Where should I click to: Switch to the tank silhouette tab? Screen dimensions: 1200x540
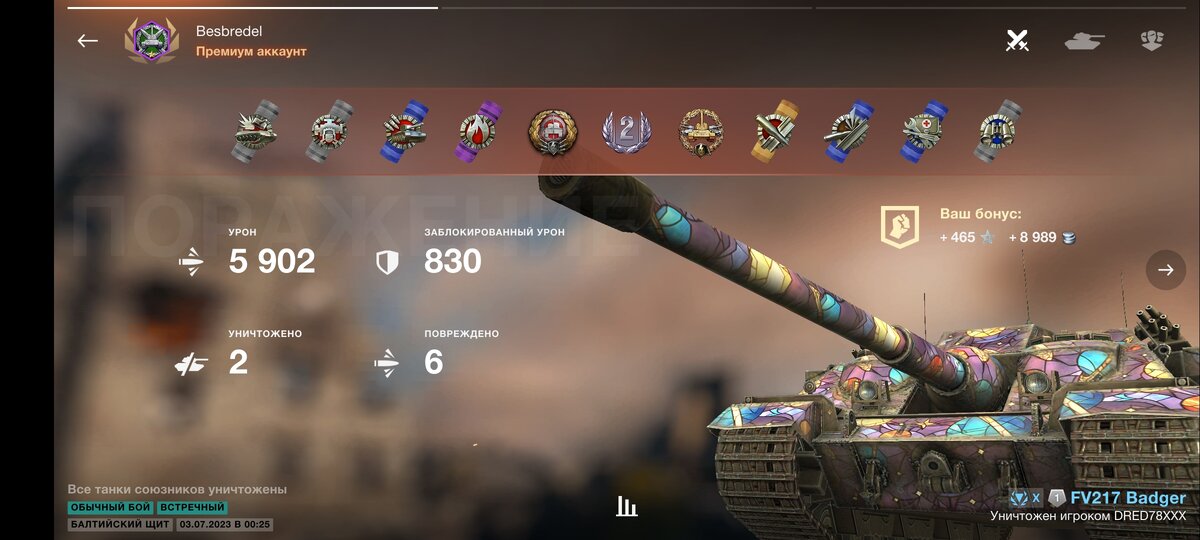pos(1084,41)
